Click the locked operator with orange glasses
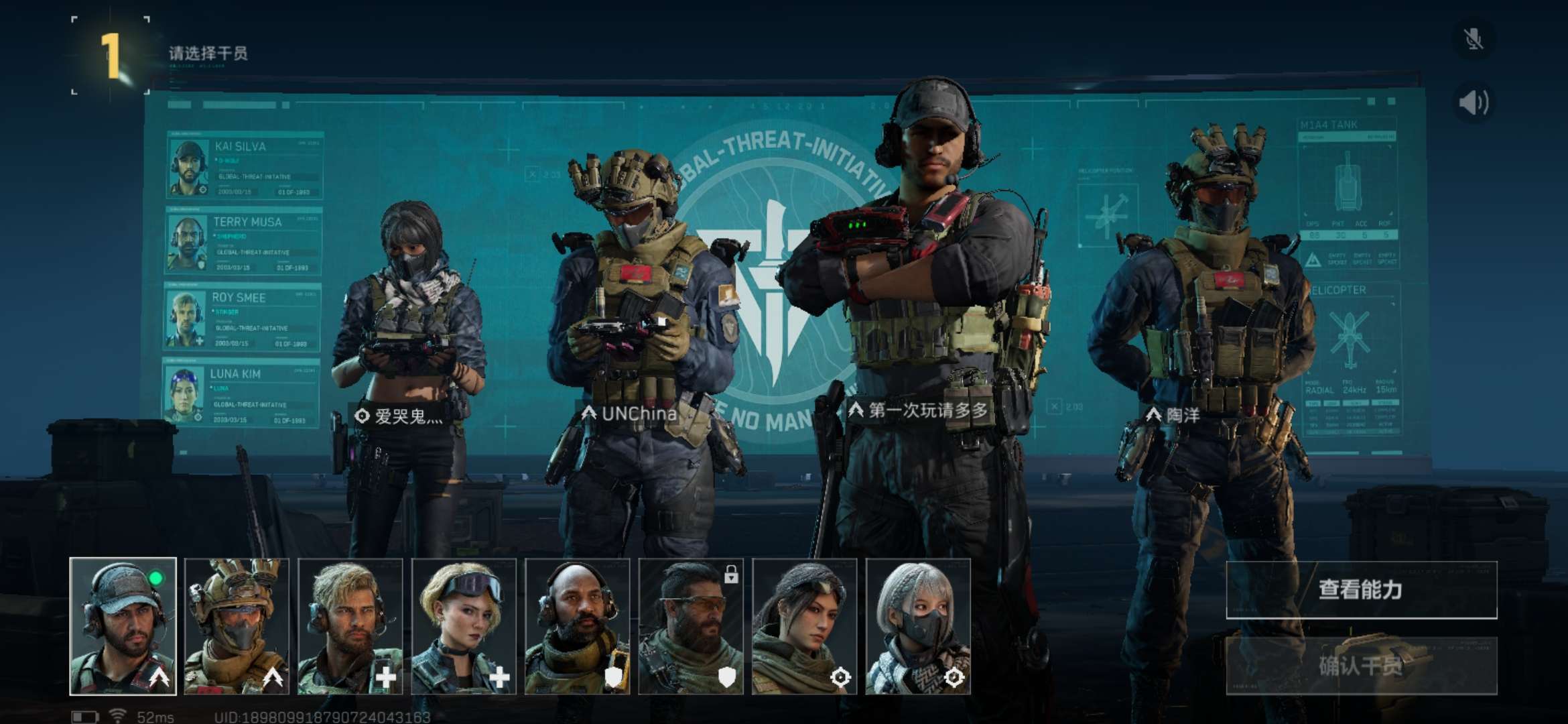1568x724 pixels. (691, 626)
